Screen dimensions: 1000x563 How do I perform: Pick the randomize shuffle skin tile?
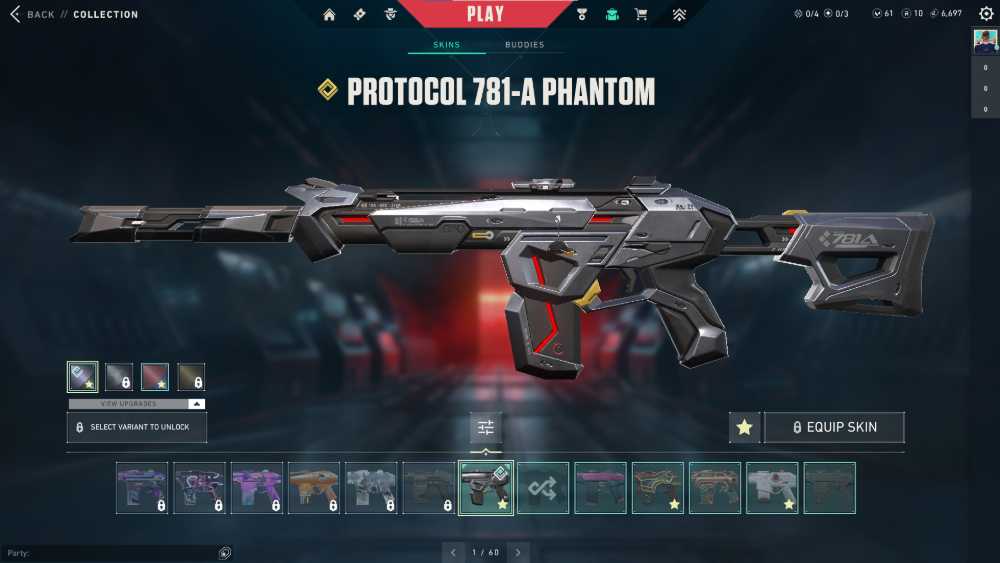point(543,488)
